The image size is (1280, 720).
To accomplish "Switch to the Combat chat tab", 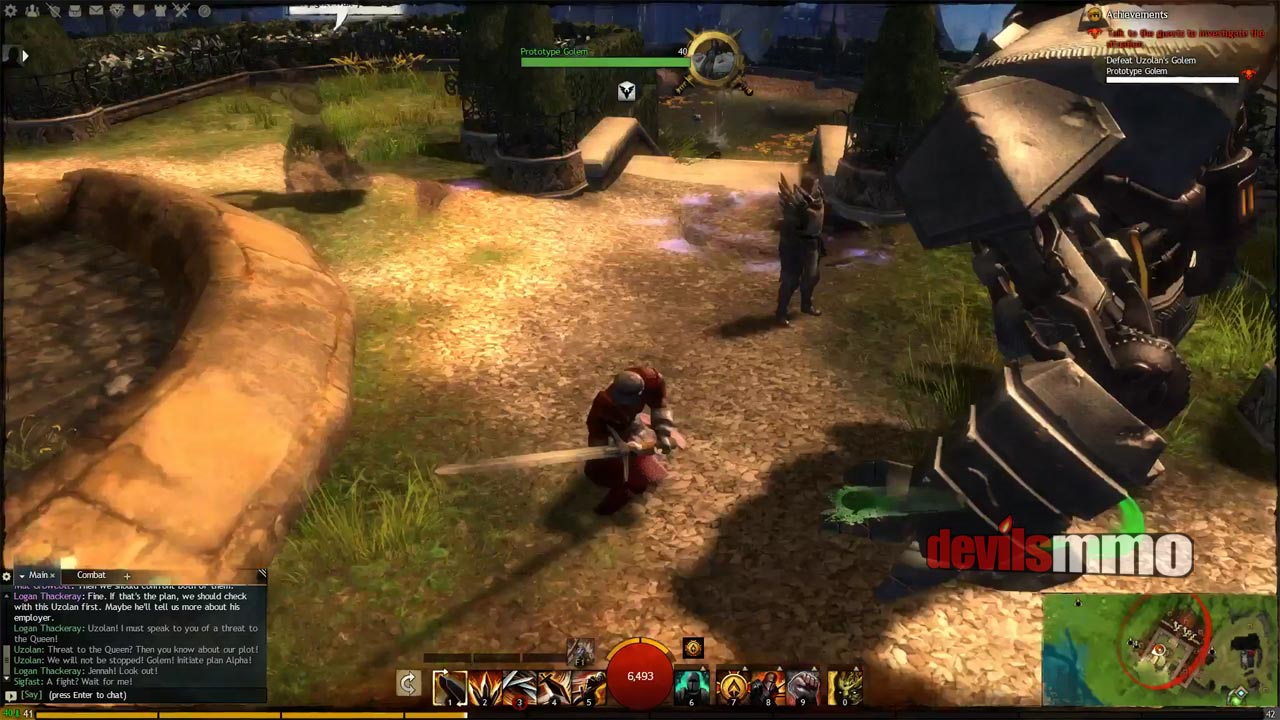I will pos(91,575).
